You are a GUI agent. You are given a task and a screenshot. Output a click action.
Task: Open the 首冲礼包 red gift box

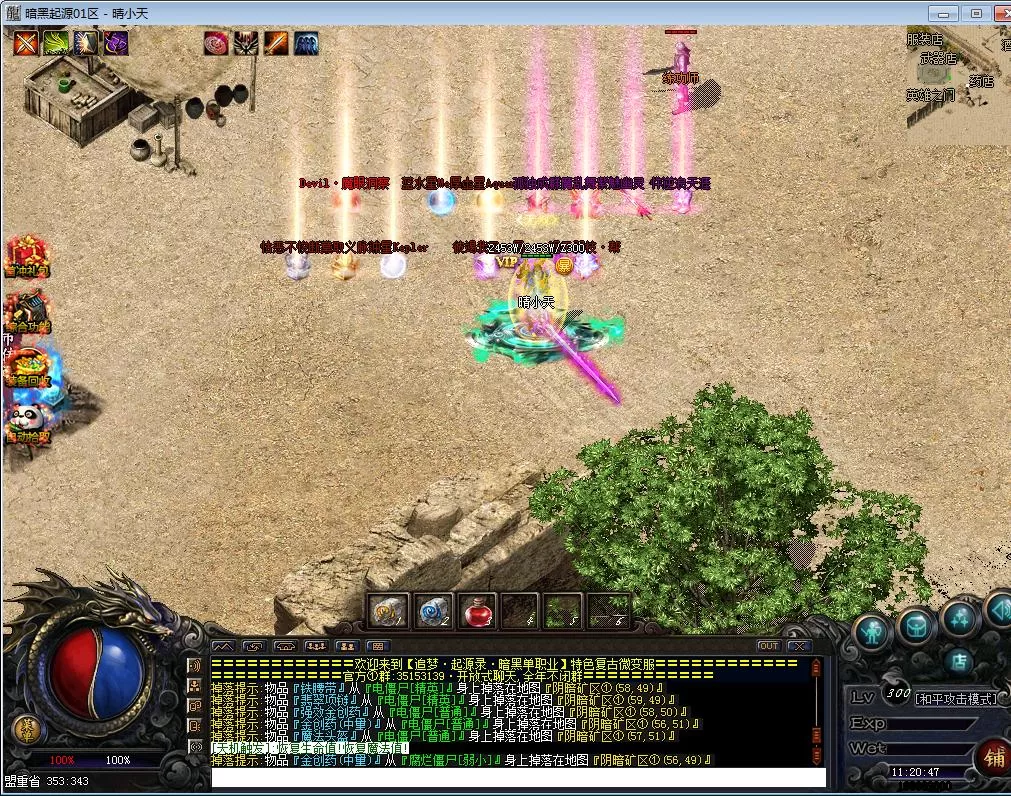coord(27,255)
